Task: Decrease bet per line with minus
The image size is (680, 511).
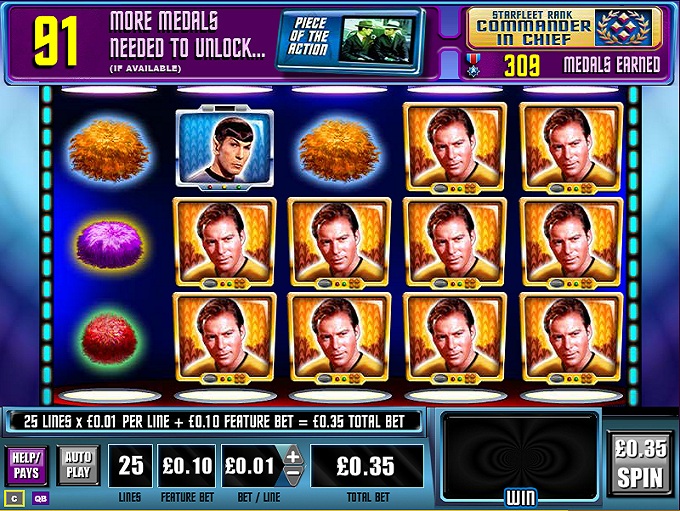Action: [293, 476]
